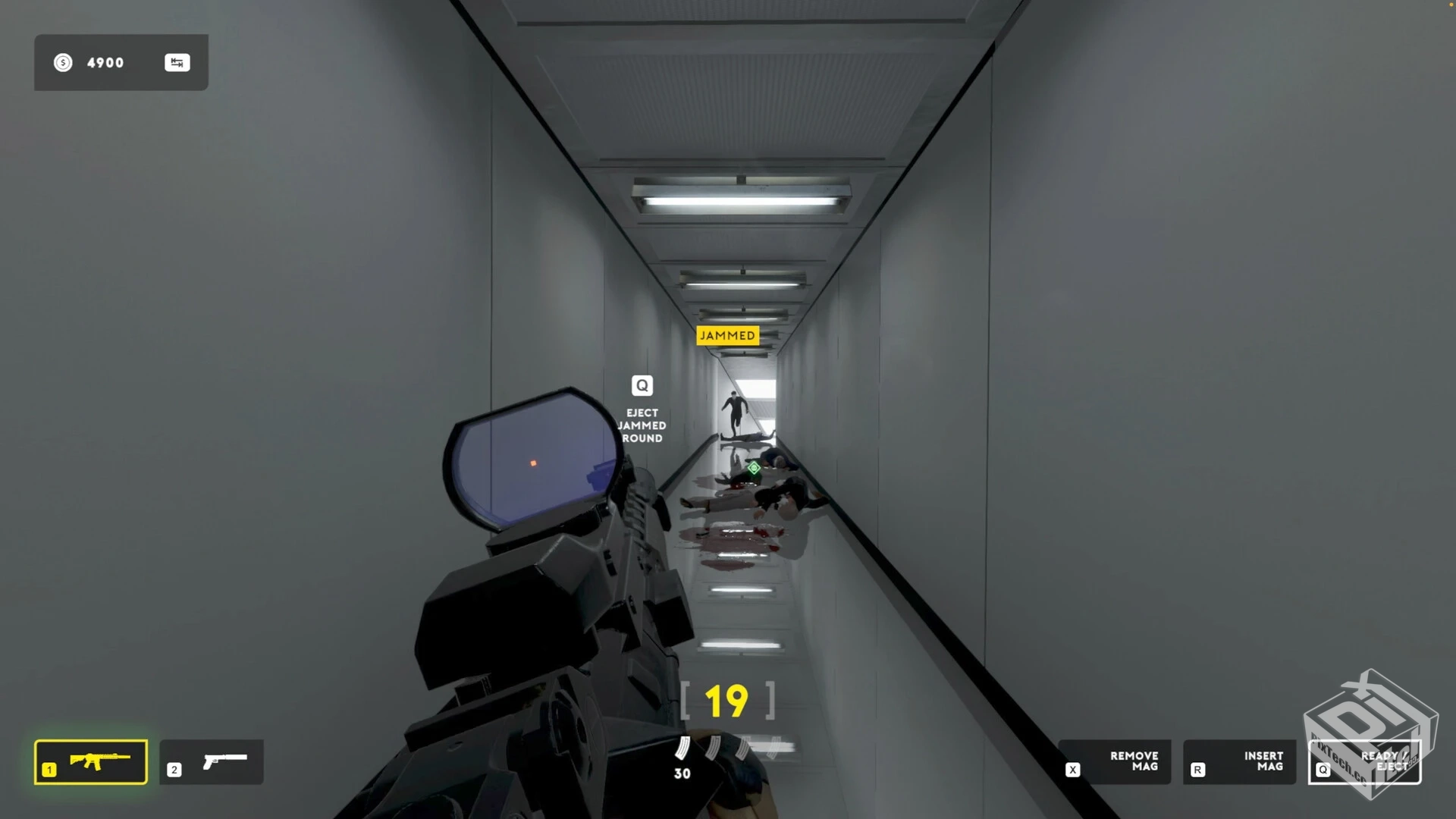The height and width of the screenshot is (819, 1456).
Task: Select the assault rifle weapon slot
Action: [91, 761]
